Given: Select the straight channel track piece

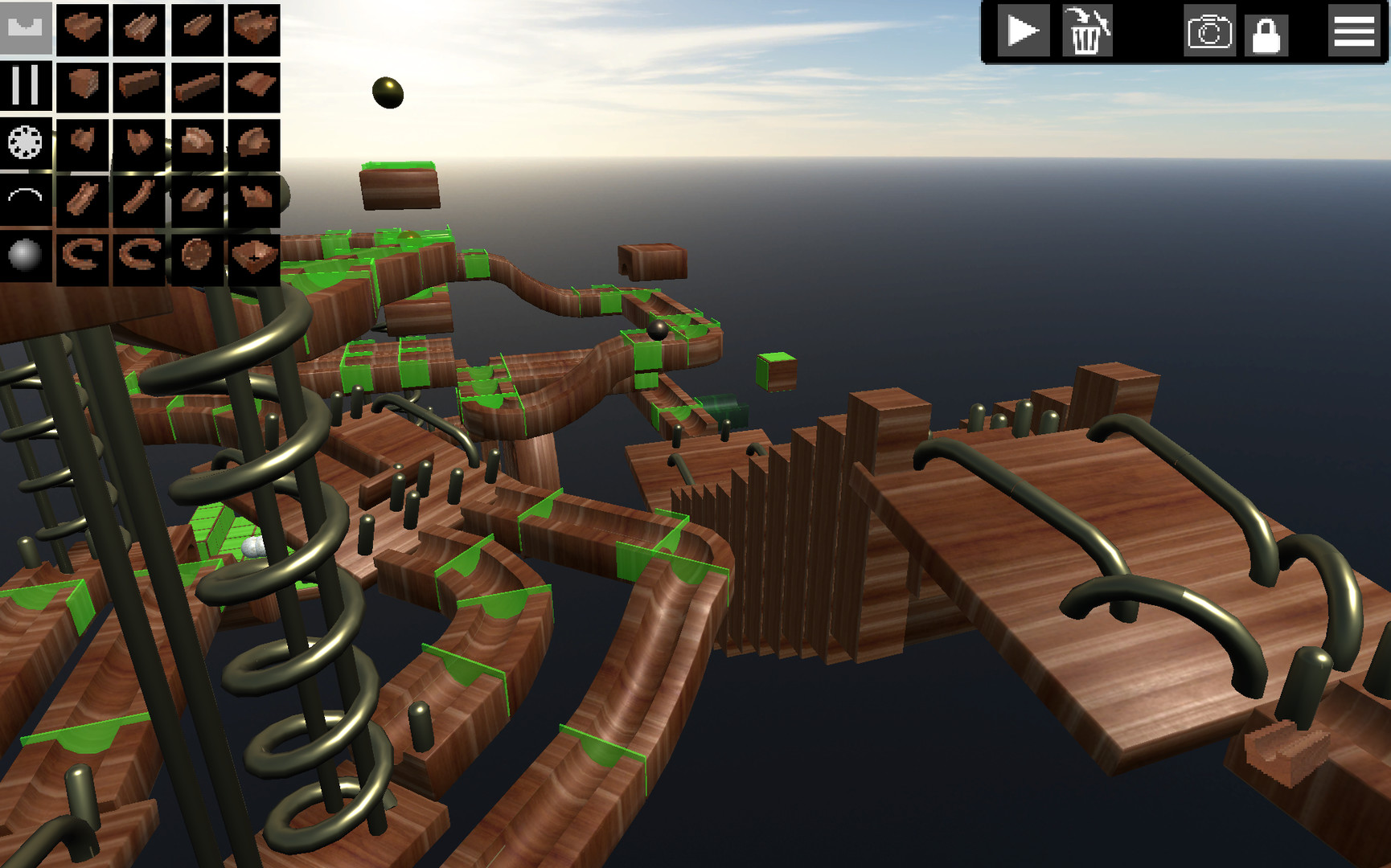Looking at the screenshot, I should click(x=141, y=27).
